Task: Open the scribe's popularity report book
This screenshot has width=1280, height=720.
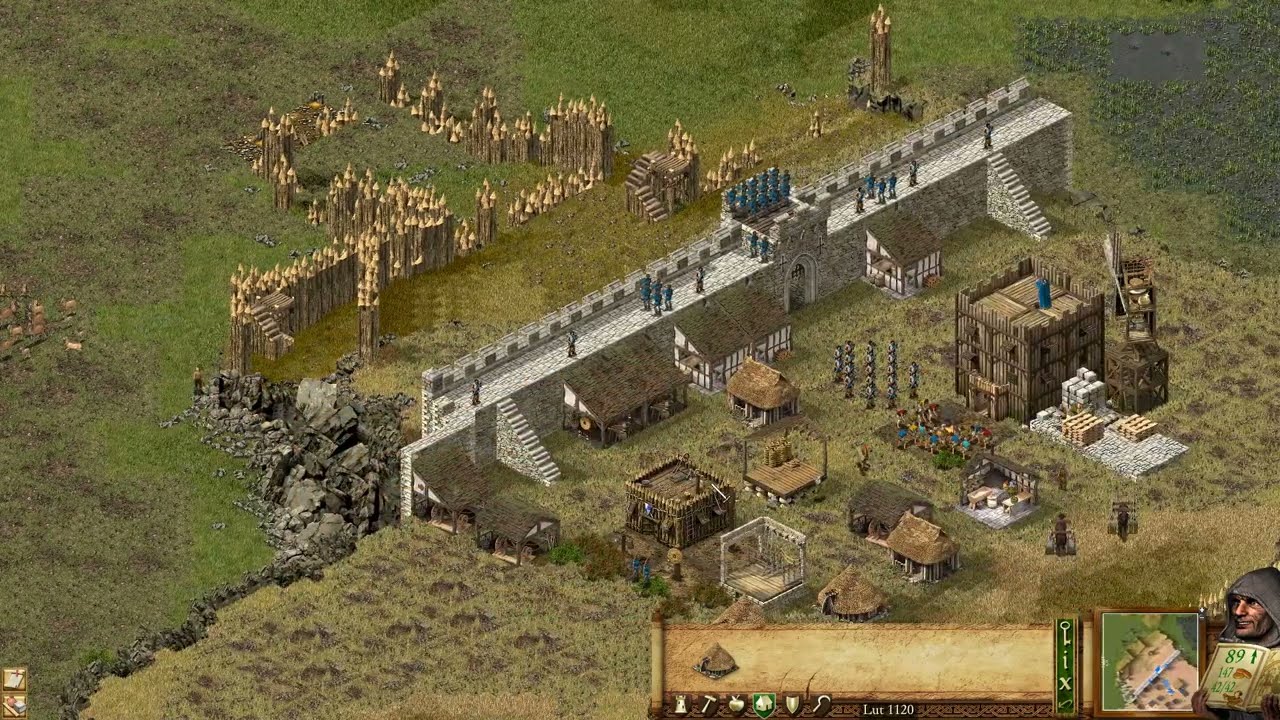Action: point(1238,677)
